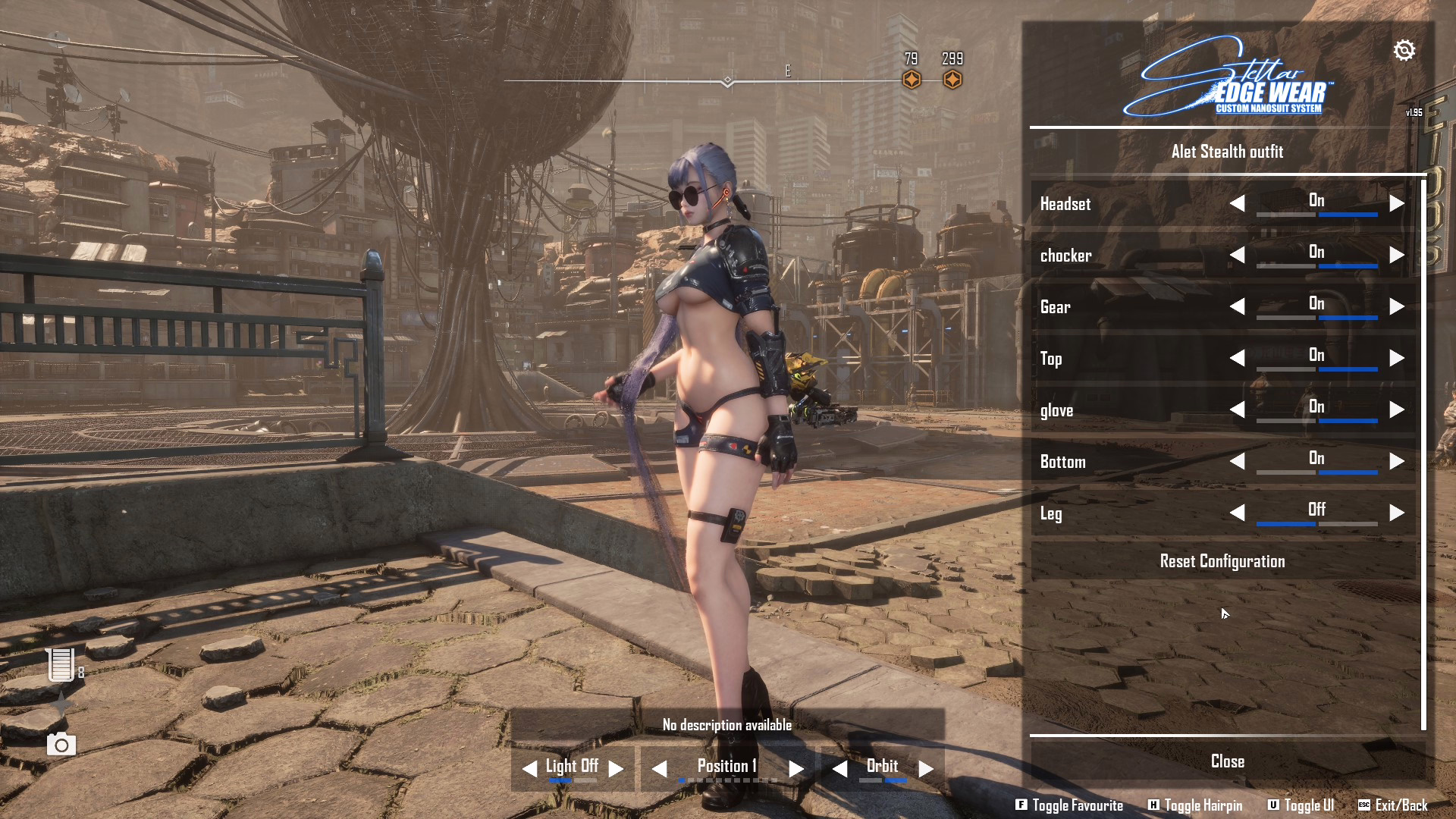The image size is (1456, 819).
Task: Go to previous Light setting
Action: pyautogui.click(x=529, y=768)
